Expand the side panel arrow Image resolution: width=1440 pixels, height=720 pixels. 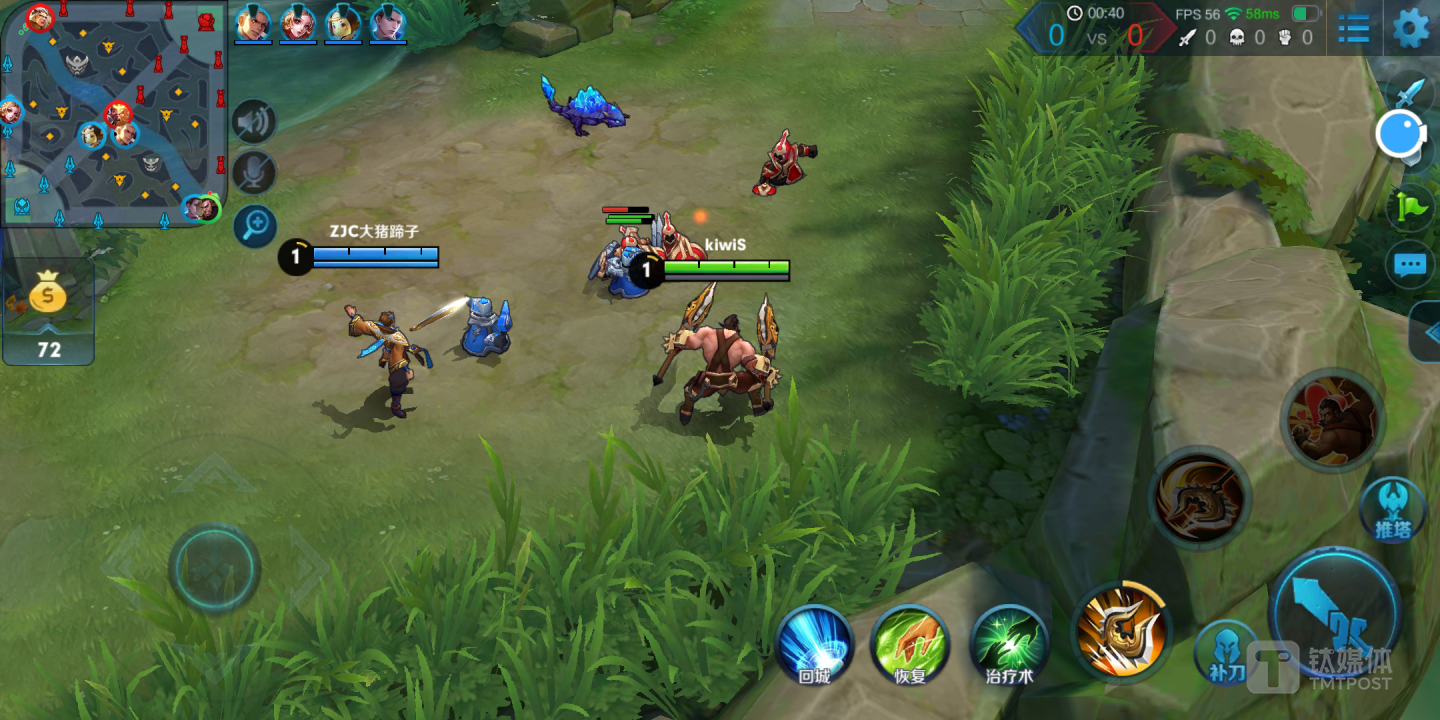(1428, 332)
